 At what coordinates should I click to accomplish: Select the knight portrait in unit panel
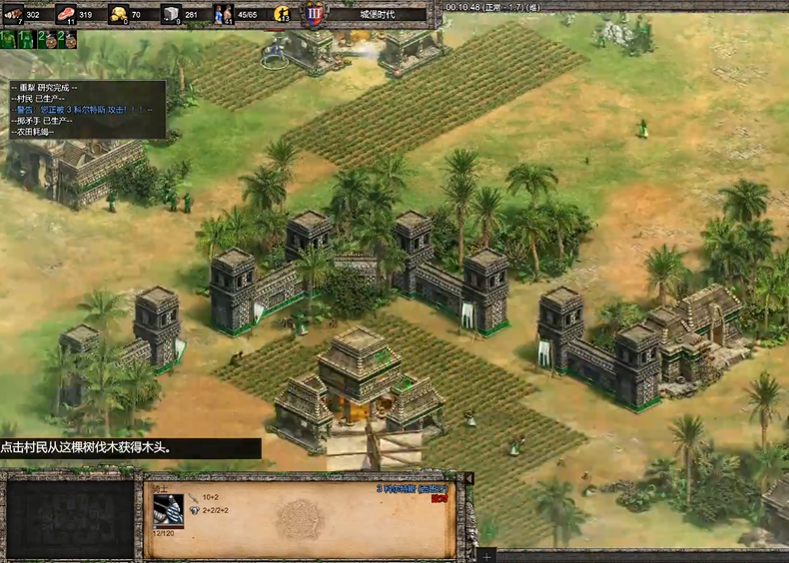click(x=168, y=509)
